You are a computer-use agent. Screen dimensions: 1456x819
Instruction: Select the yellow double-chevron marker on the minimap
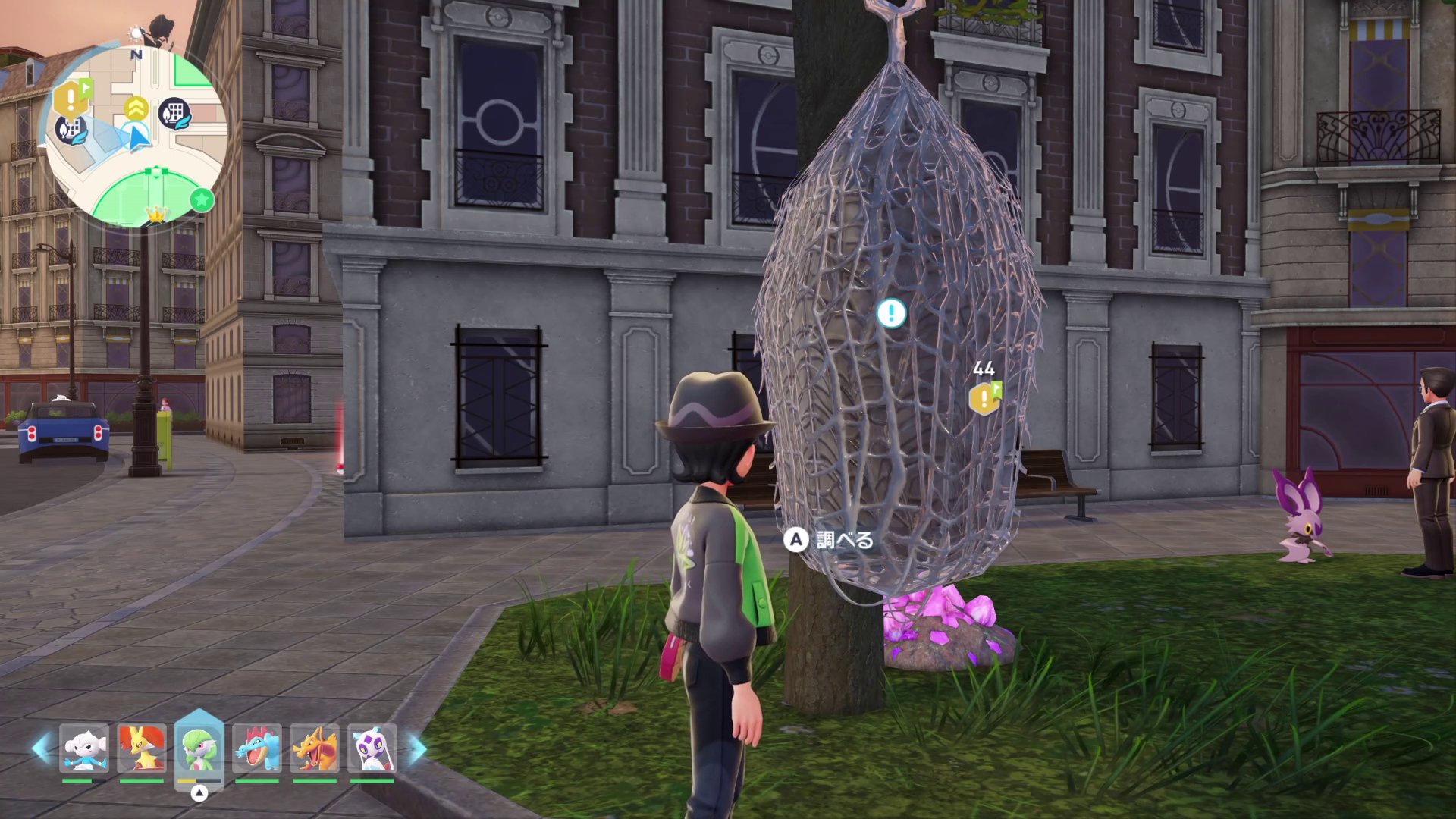[x=136, y=108]
